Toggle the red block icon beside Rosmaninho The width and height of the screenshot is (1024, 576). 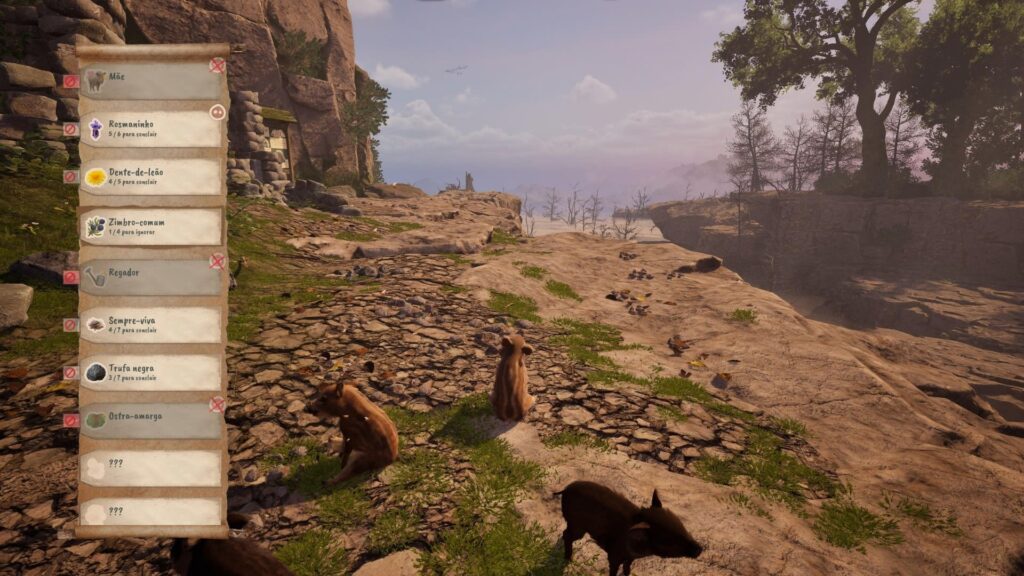[x=71, y=129]
